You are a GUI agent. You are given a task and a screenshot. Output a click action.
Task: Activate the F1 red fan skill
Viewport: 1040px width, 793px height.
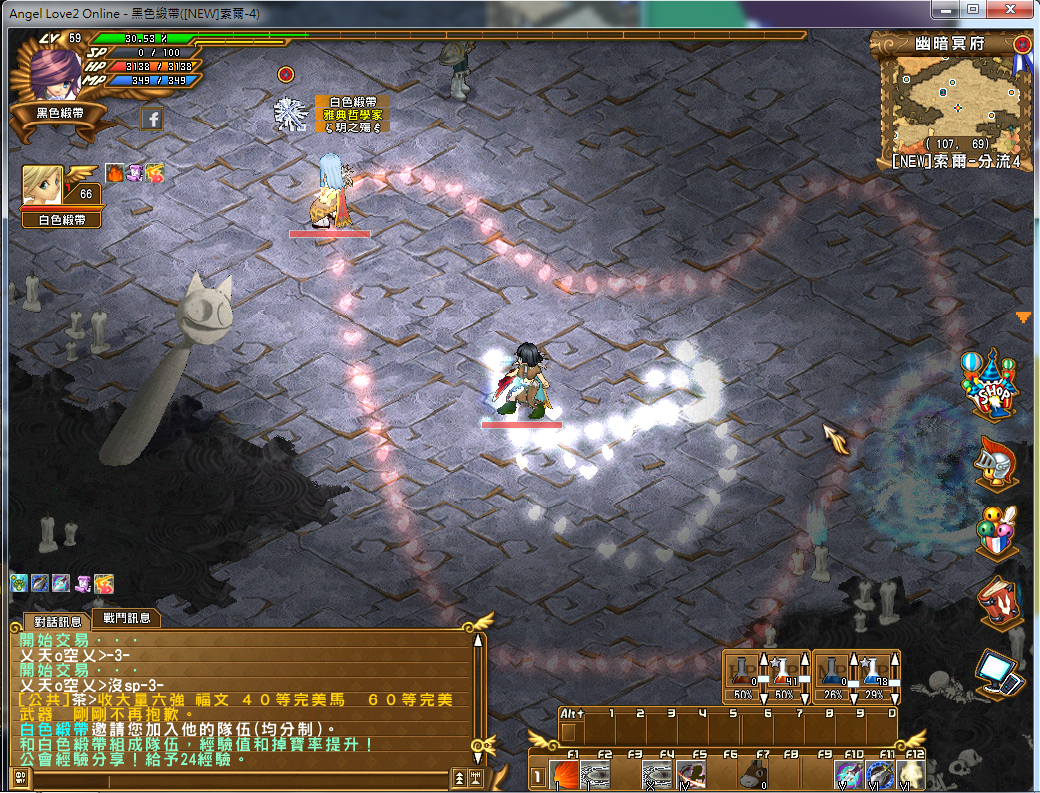[x=565, y=775]
